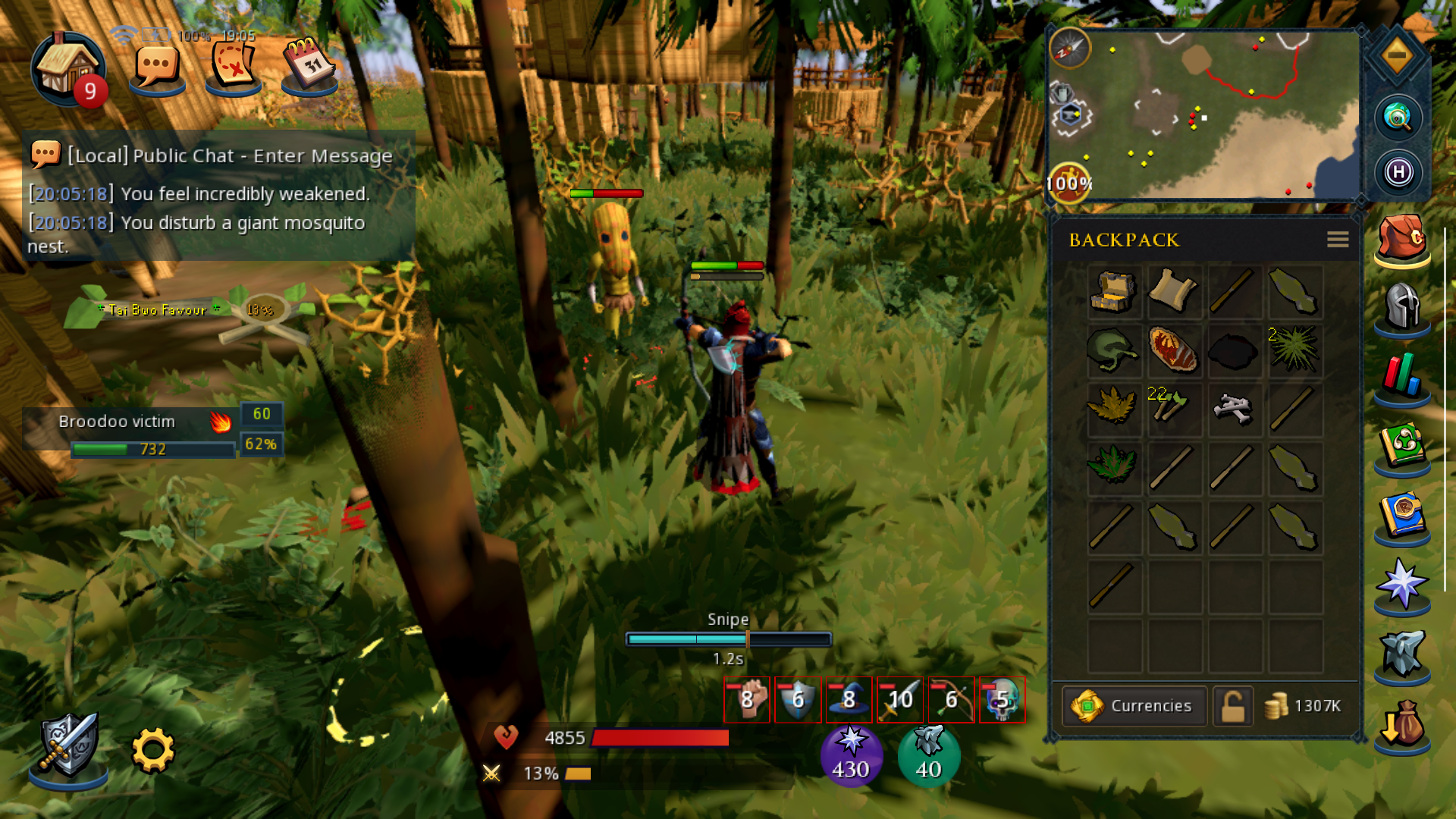Open the Currencies pouch

1134,706
